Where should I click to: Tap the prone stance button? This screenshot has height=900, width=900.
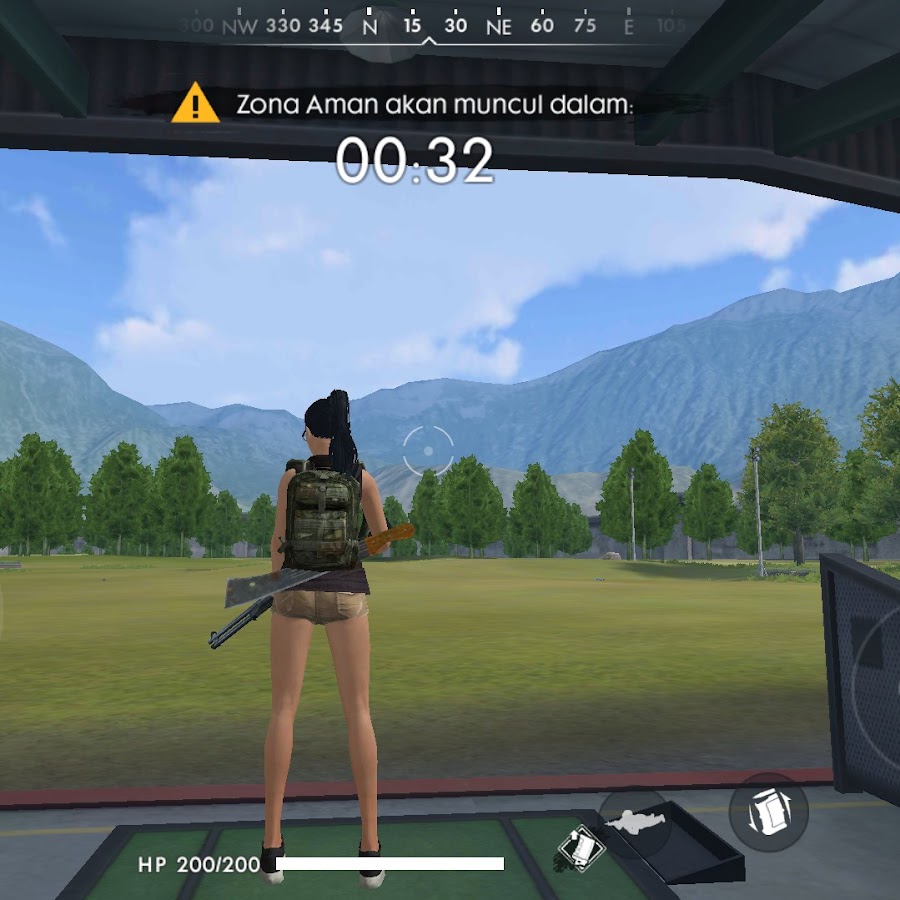635,823
